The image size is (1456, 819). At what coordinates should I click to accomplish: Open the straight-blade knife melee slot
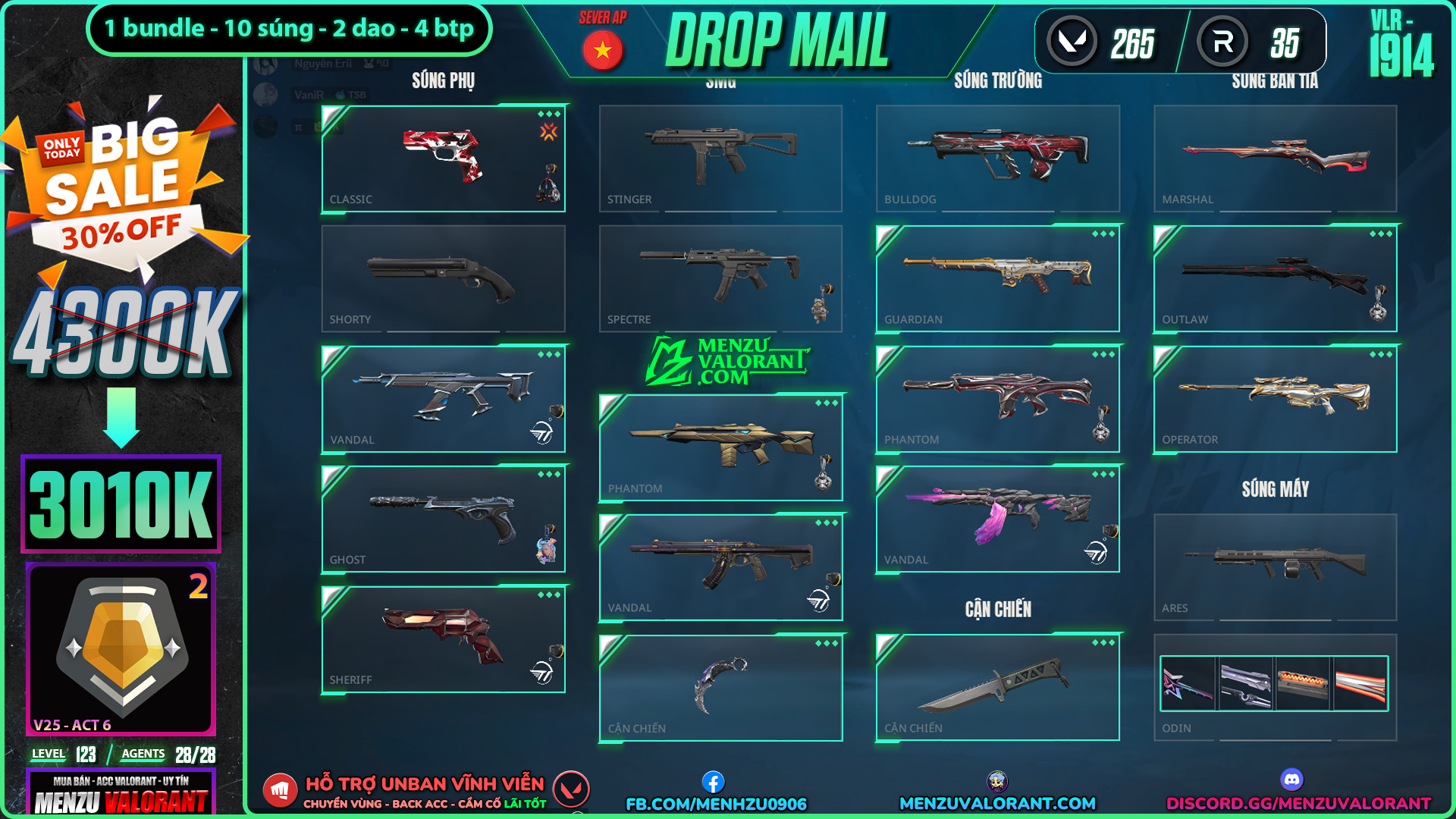pyautogui.click(x=997, y=687)
